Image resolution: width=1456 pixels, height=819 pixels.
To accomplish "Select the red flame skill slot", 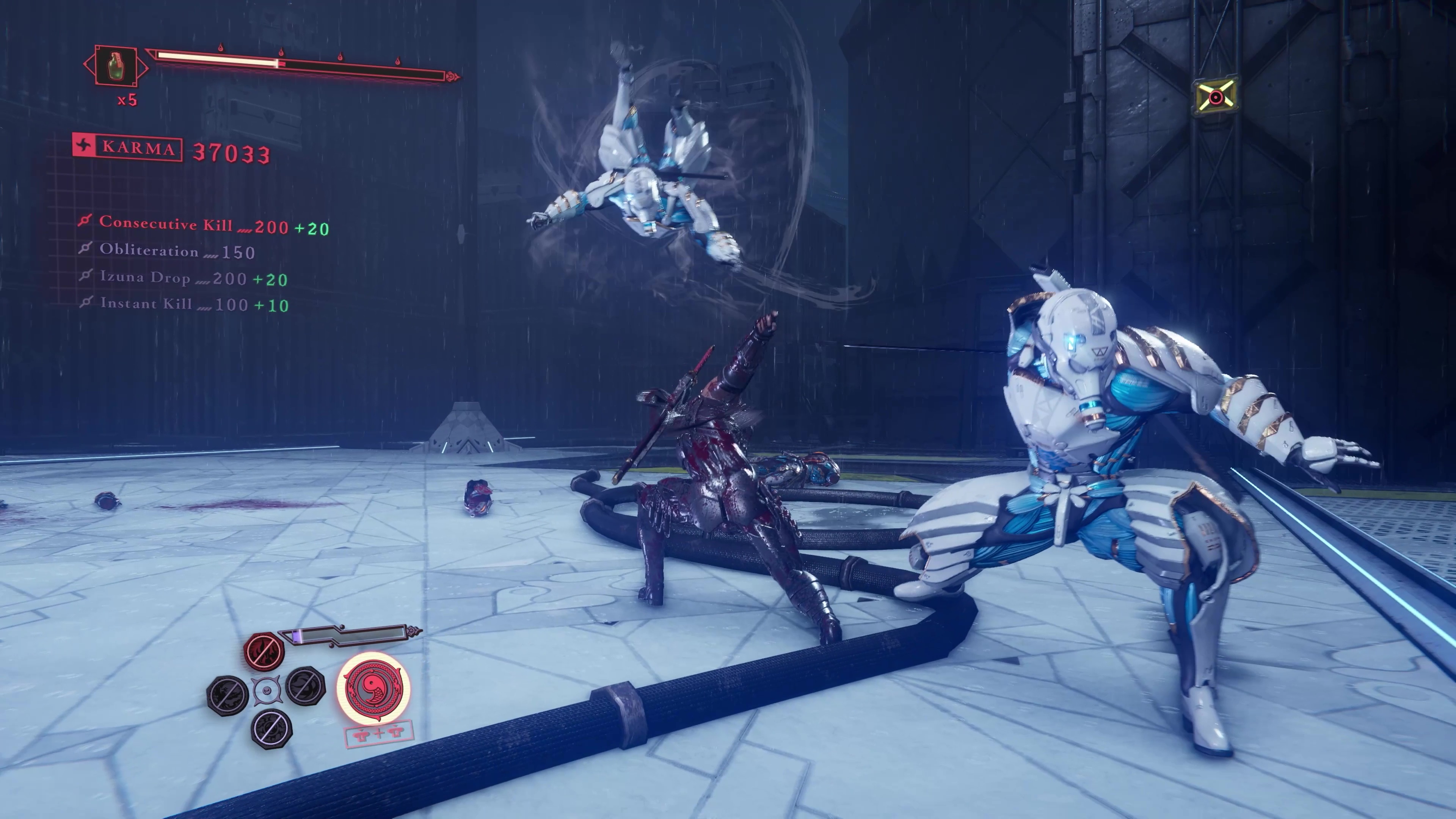I will 264,651.
